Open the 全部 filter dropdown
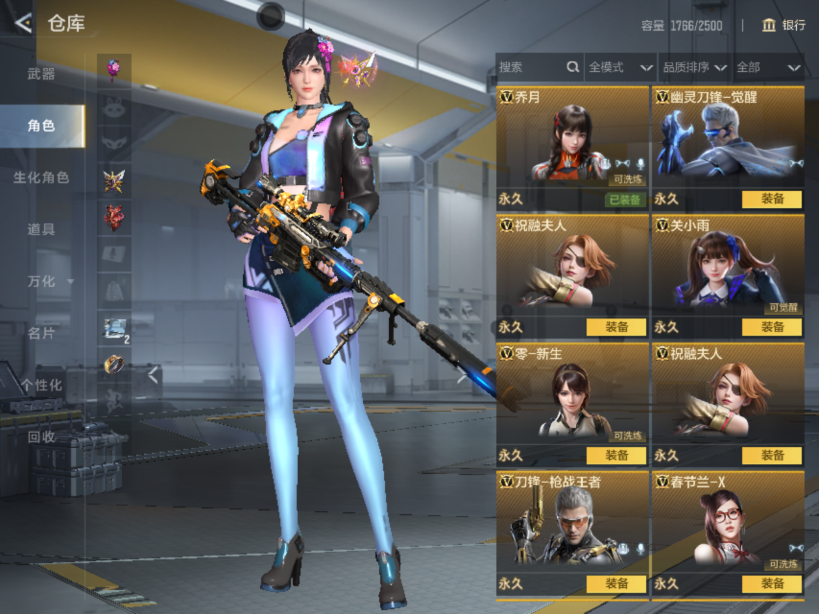Screen dimensions: 819x614 768,67
